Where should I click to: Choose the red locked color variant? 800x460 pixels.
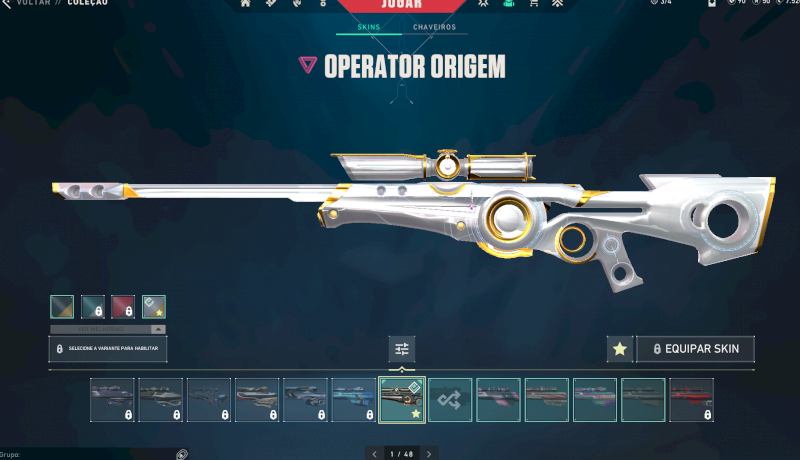(x=123, y=306)
